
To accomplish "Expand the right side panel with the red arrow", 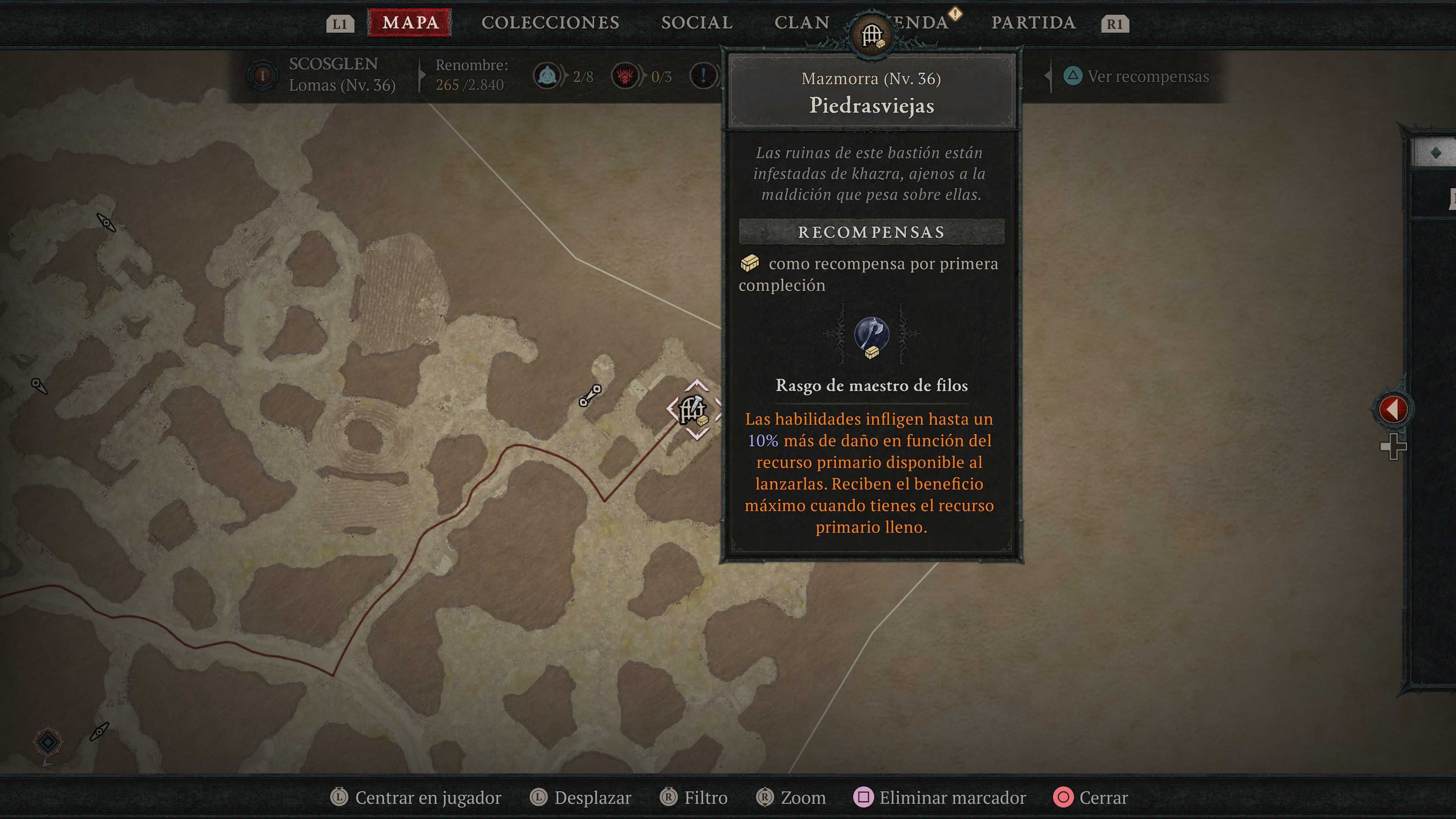I will 1394,409.
